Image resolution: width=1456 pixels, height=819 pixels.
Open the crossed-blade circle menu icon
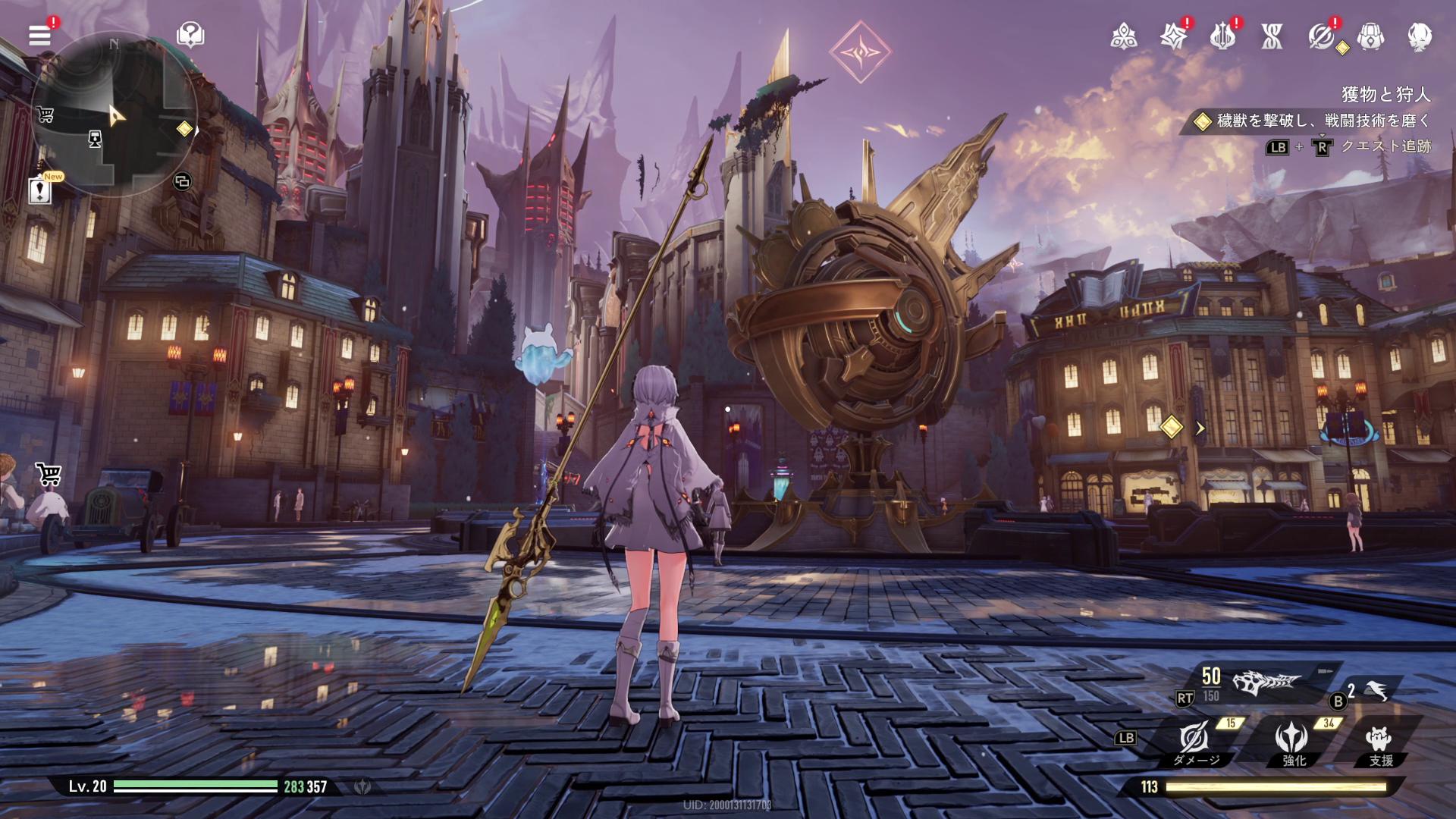click(x=1321, y=36)
